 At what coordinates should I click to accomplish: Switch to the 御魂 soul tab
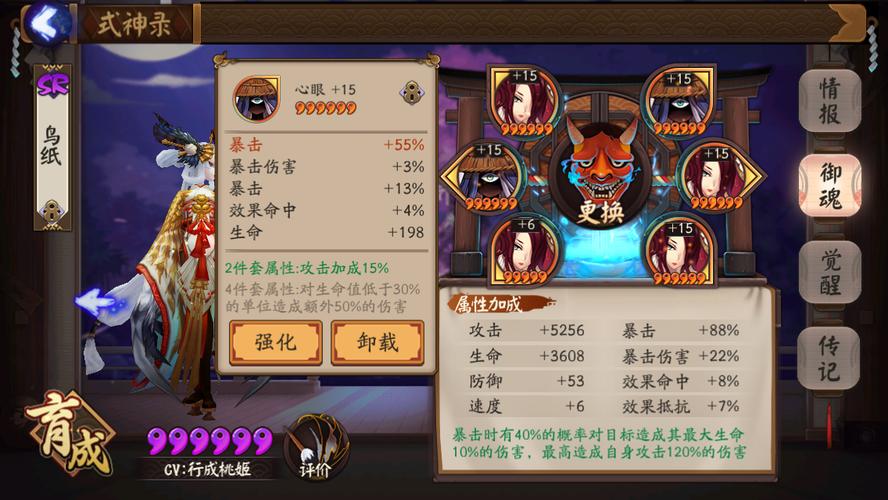tap(829, 186)
